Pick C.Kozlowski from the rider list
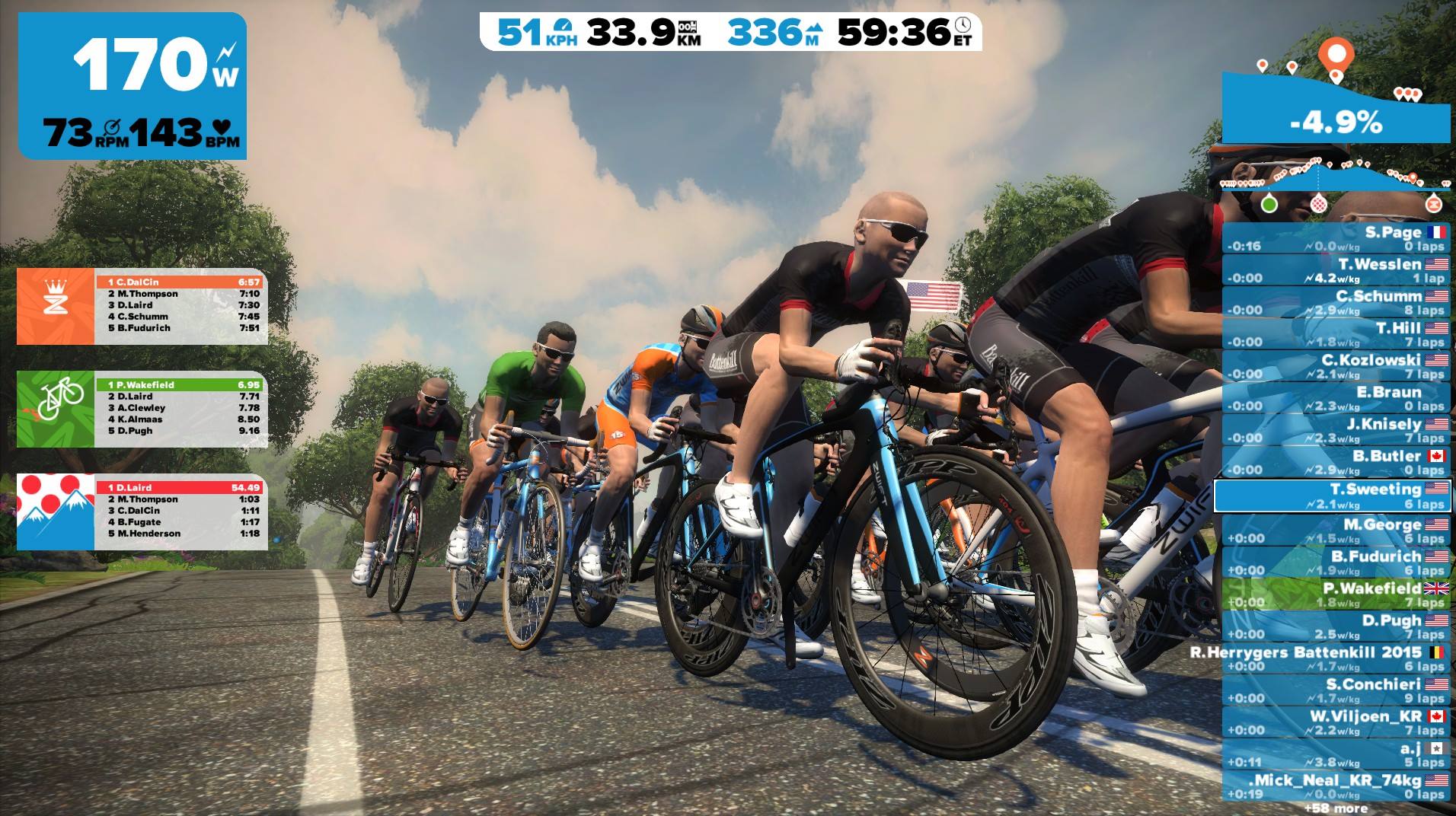The width and height of the screenshot is (1456, 816). tap(1336, 366)
